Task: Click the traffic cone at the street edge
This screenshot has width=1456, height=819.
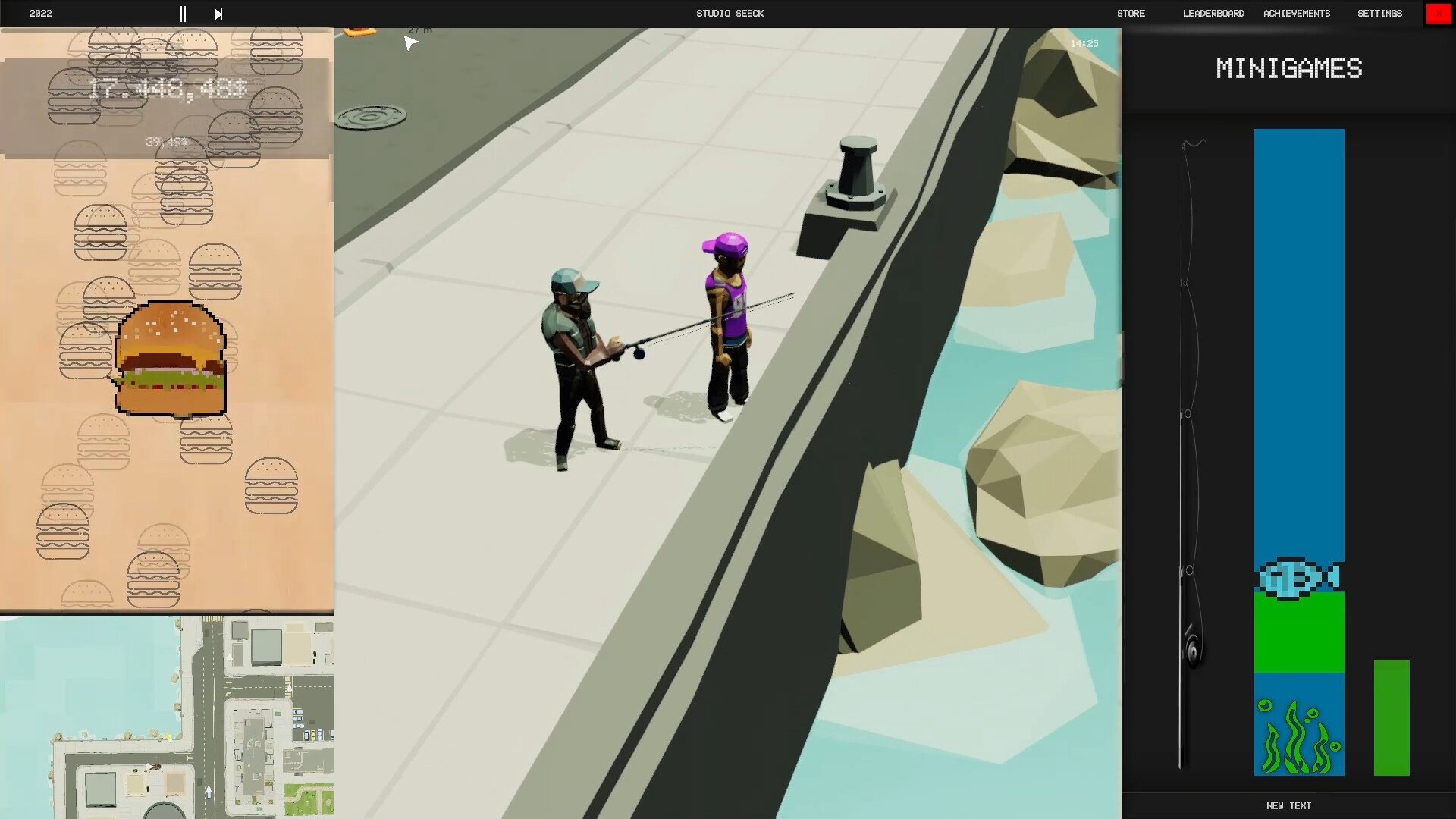Action: 356,32
